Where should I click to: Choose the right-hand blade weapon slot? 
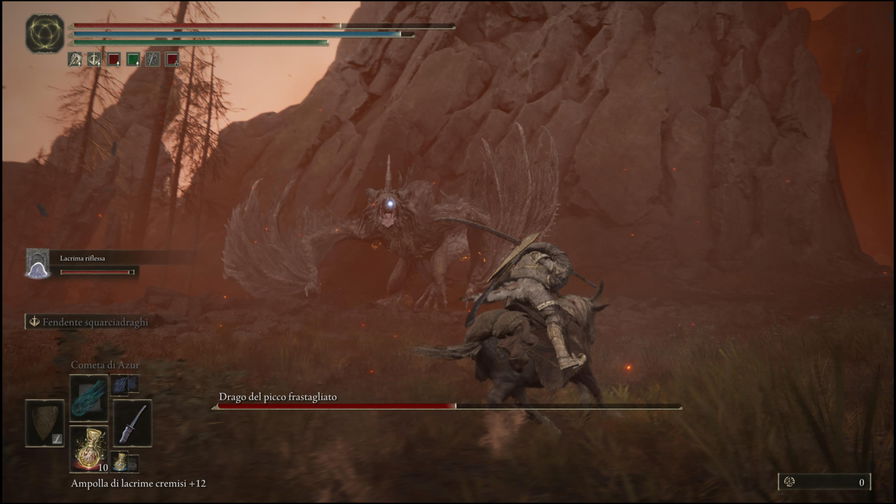[132, 422]
